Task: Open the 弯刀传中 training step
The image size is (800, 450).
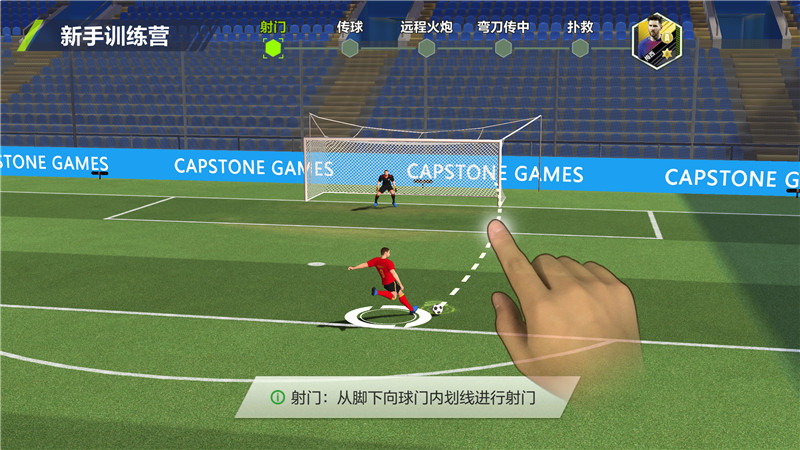Action: (503, 46)
